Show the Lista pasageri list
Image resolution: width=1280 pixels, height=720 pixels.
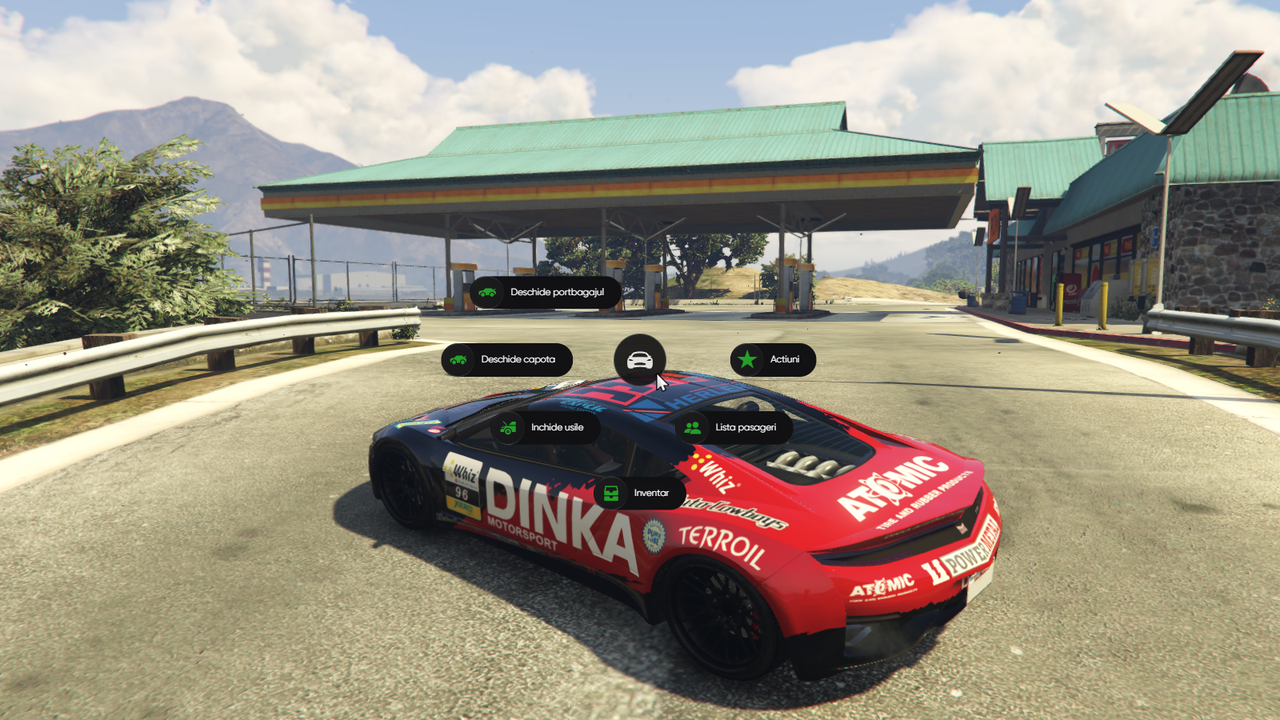coord(734,428)
